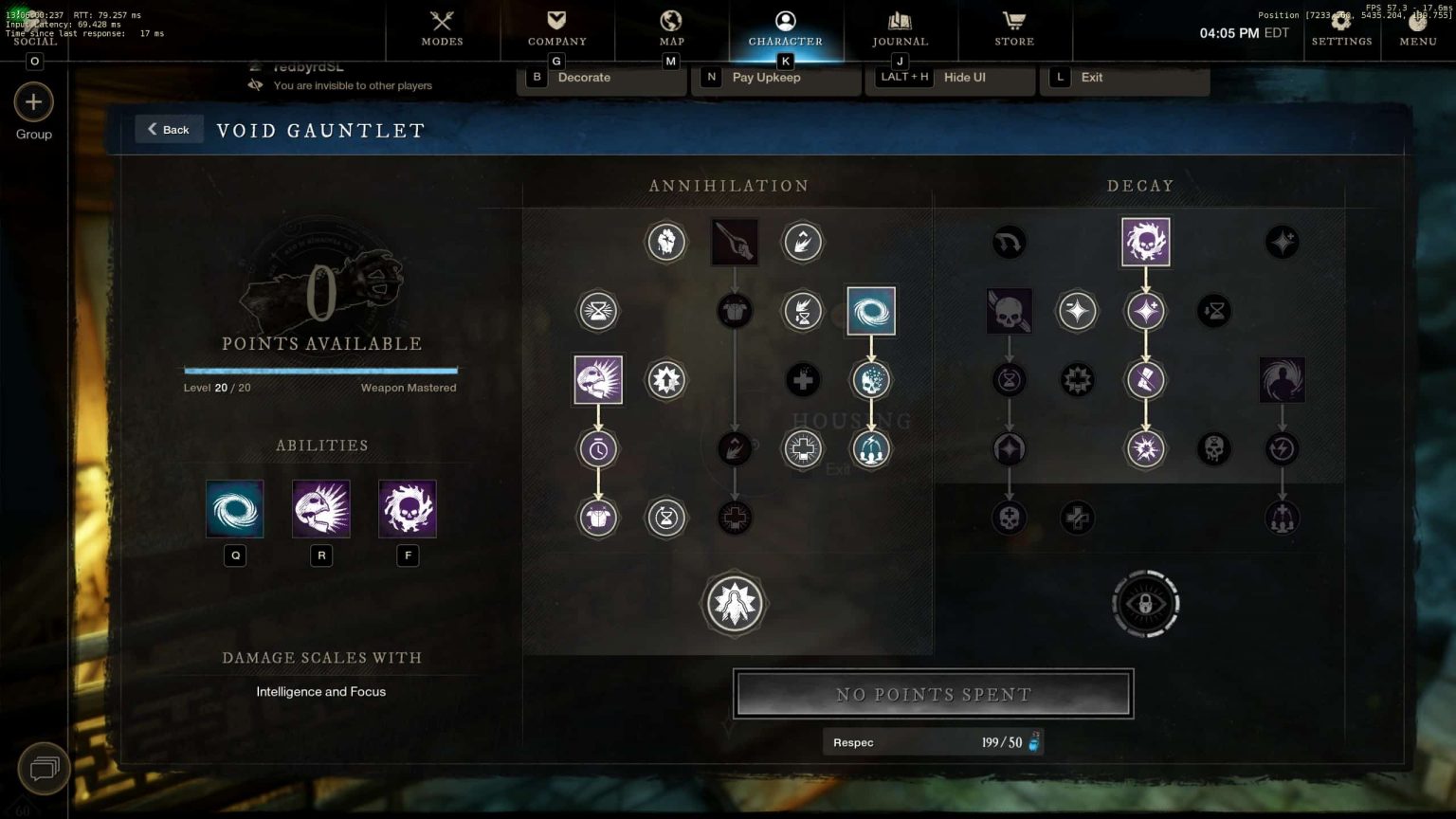
Task: Open the Settings menu
Action: 1341,30
